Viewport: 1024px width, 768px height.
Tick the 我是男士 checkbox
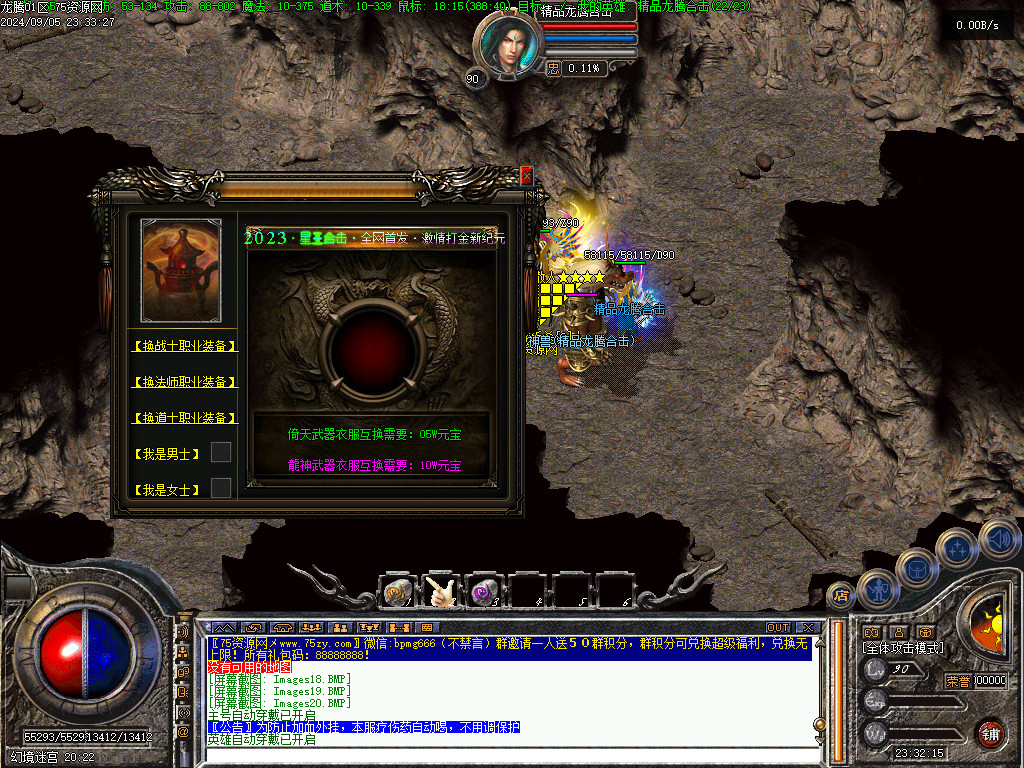[x=221, y=452]
